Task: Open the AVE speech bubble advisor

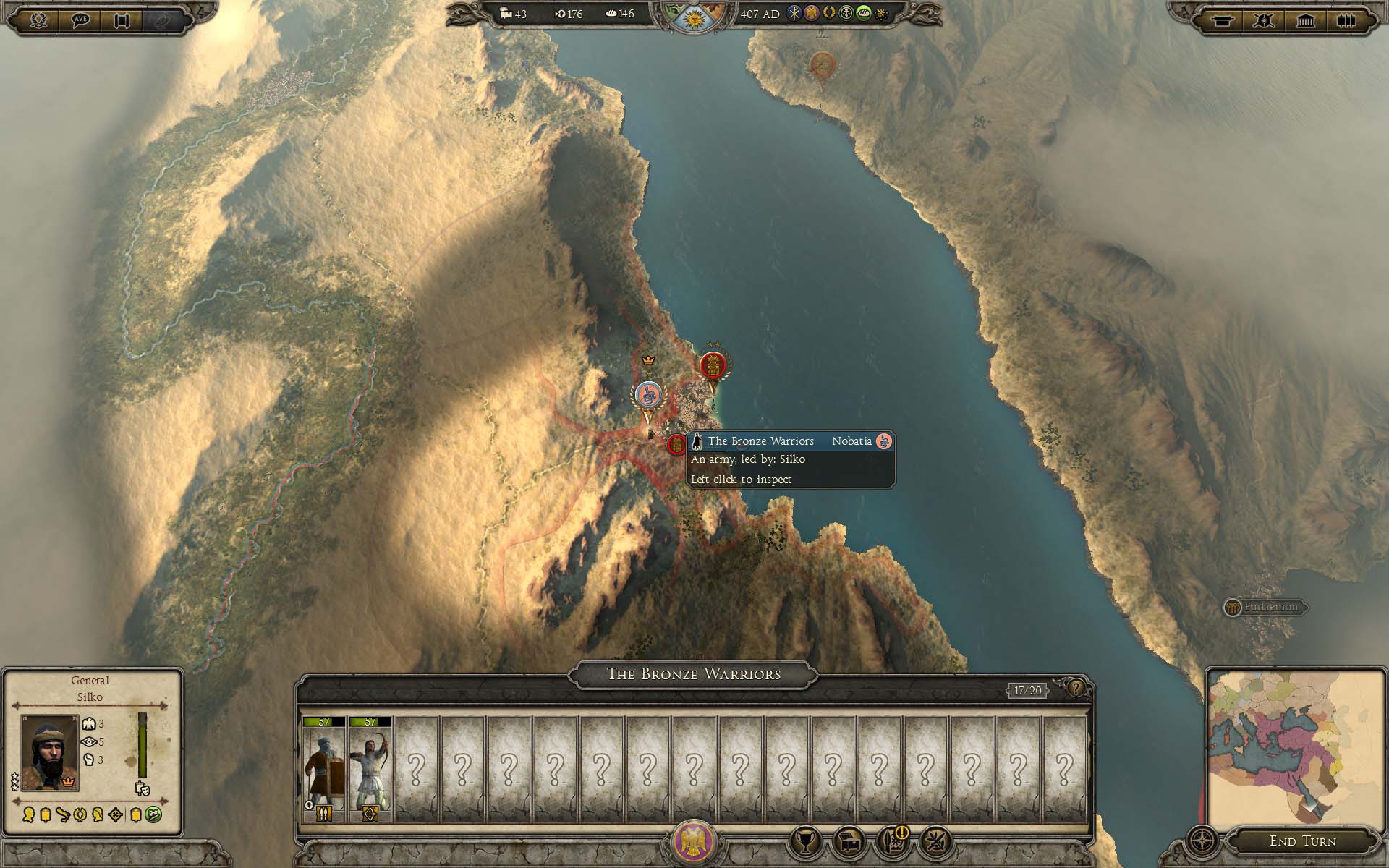Action: tap(81, 20)
